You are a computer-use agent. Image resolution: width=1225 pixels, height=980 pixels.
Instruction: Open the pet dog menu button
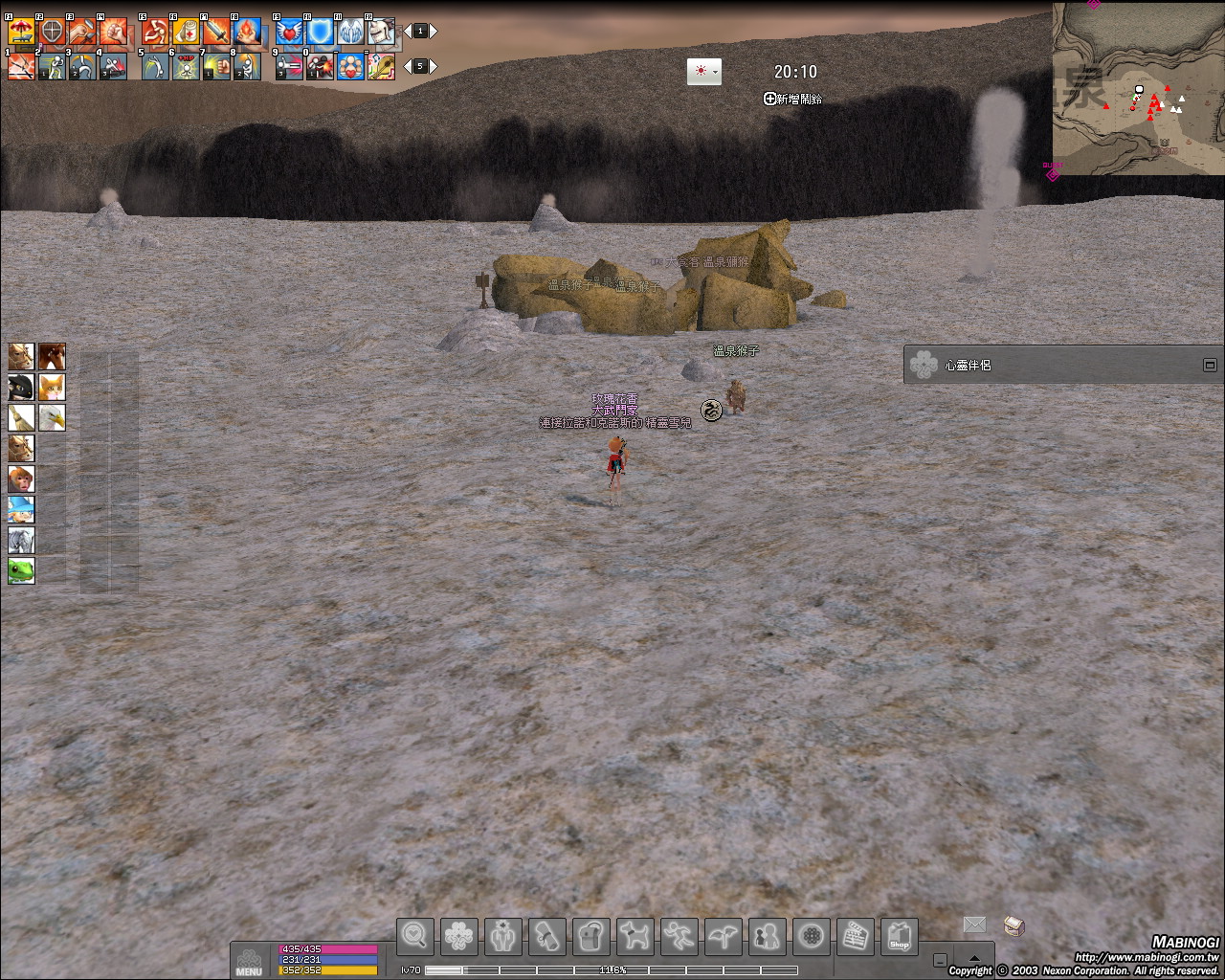[635, 936]
